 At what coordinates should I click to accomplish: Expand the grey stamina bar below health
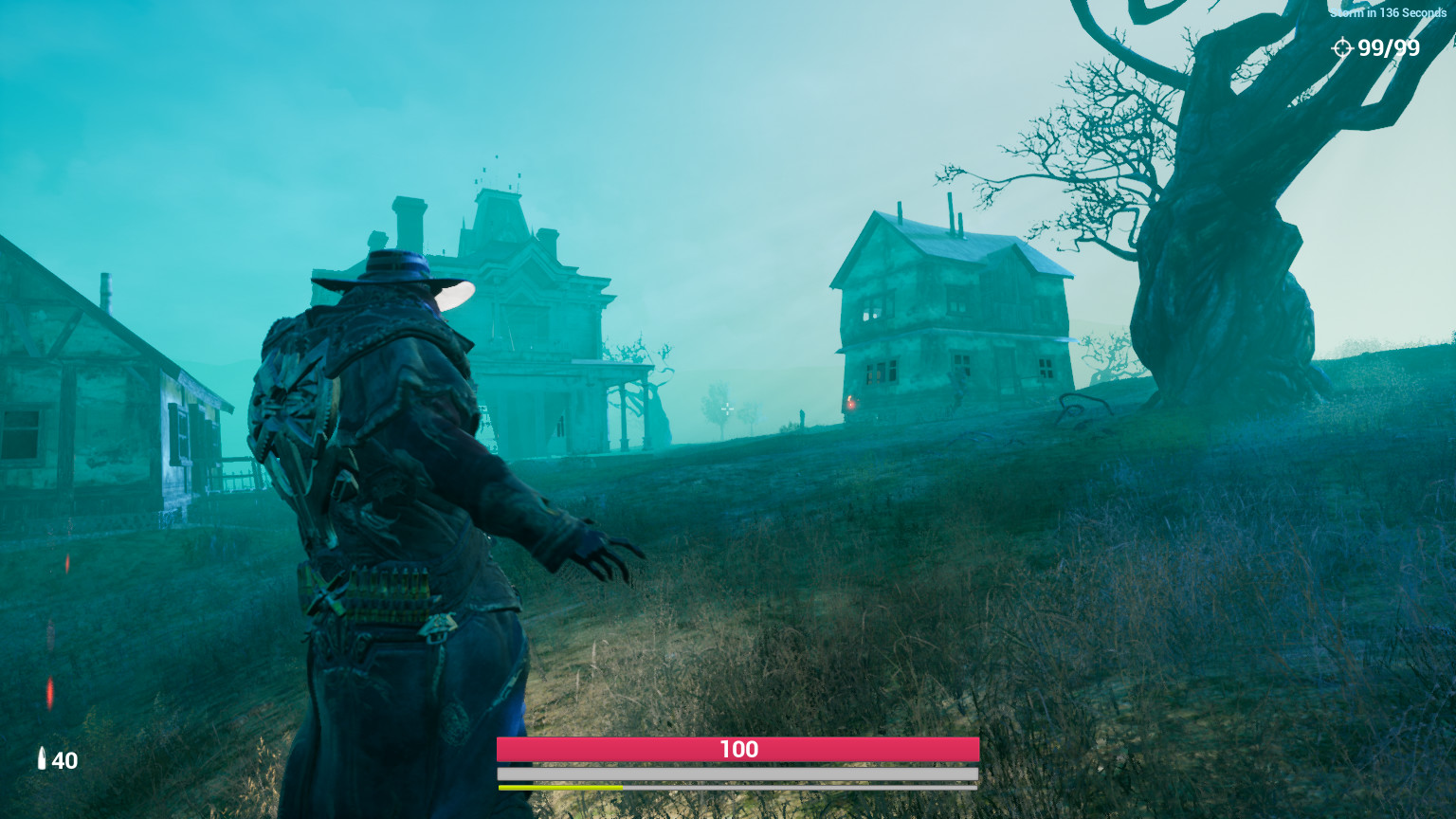point(737,773)
